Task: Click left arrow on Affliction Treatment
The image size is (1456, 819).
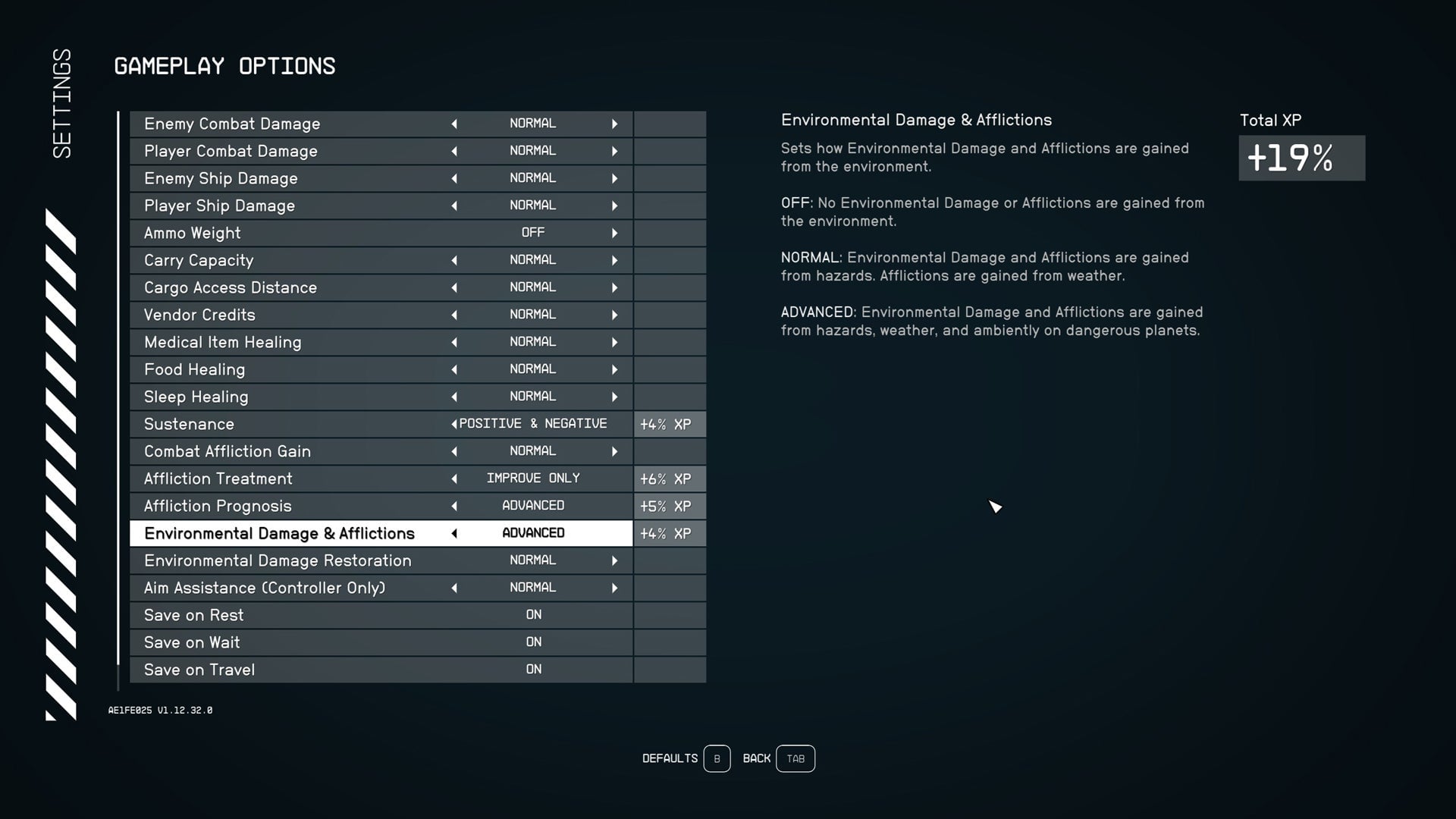Action: click(x=453, y=479)
